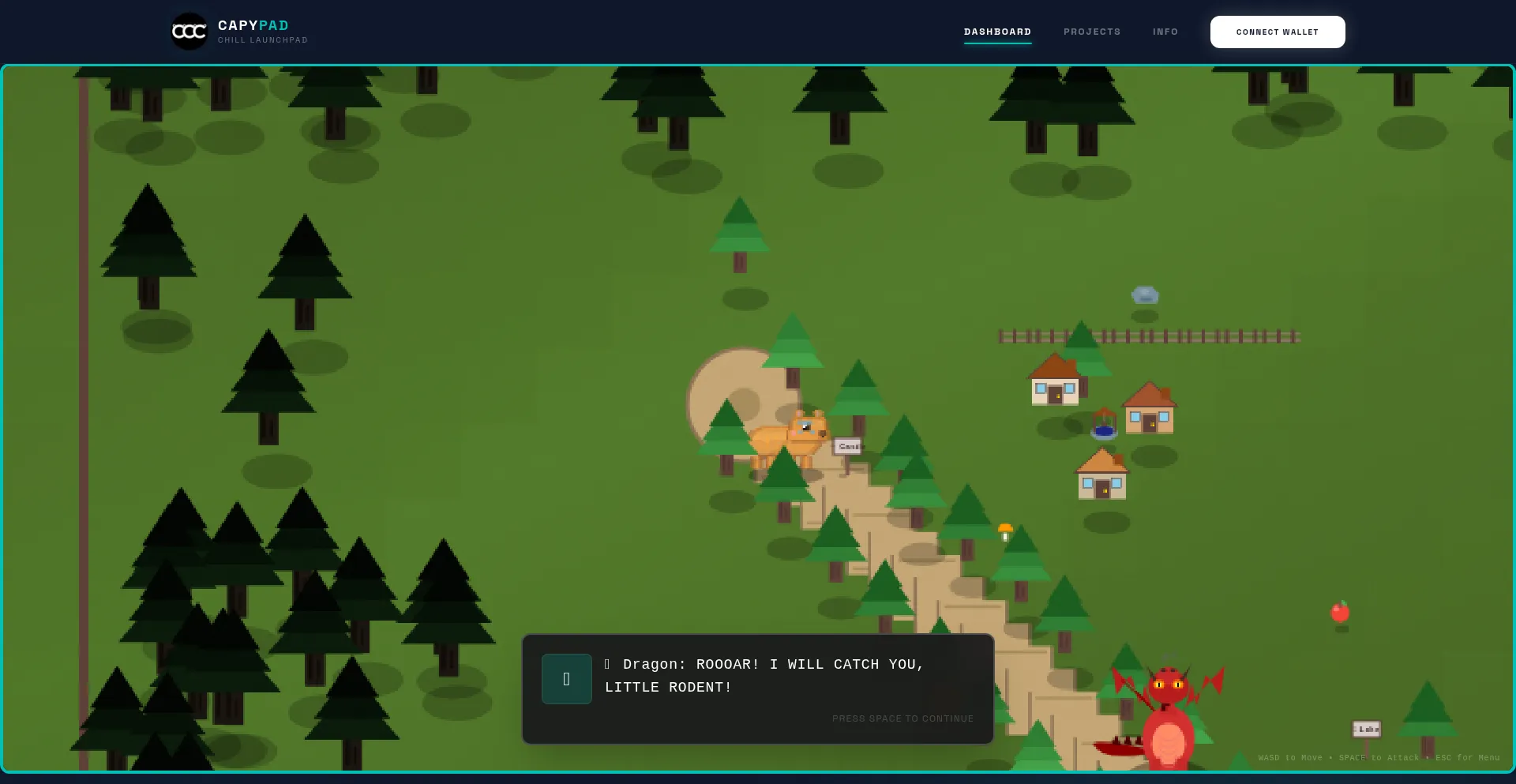Open the Dashboard page

pyautogui.click(x=997, y=32)
